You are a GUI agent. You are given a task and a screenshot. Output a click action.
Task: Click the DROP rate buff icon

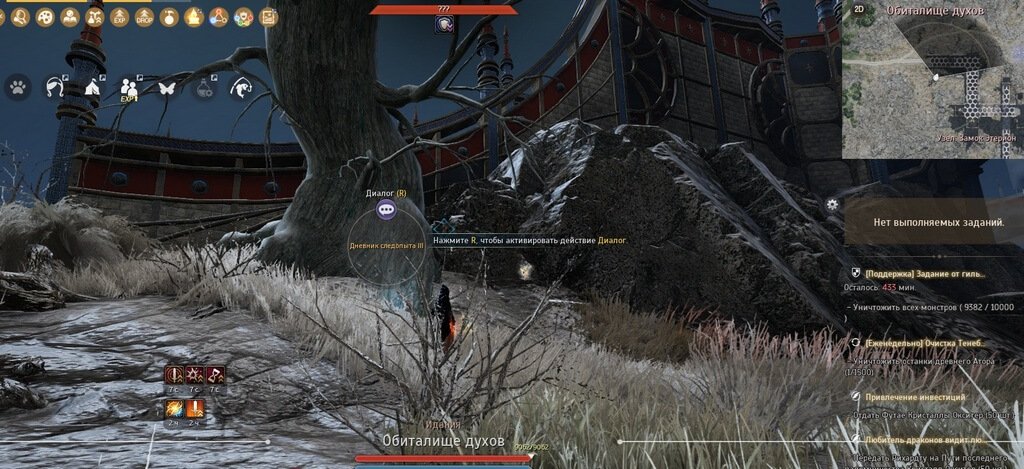point(144,17)
